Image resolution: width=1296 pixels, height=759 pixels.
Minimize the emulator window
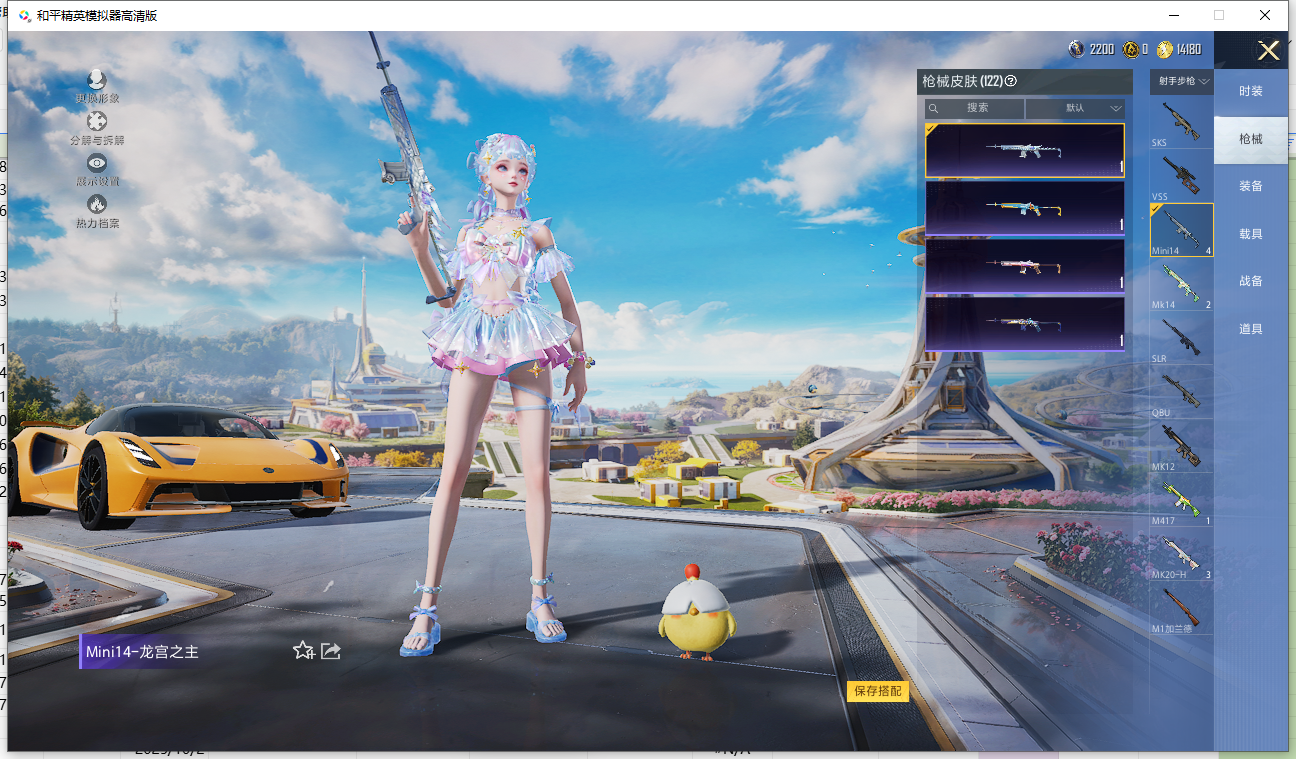[x=1172, y=15]
